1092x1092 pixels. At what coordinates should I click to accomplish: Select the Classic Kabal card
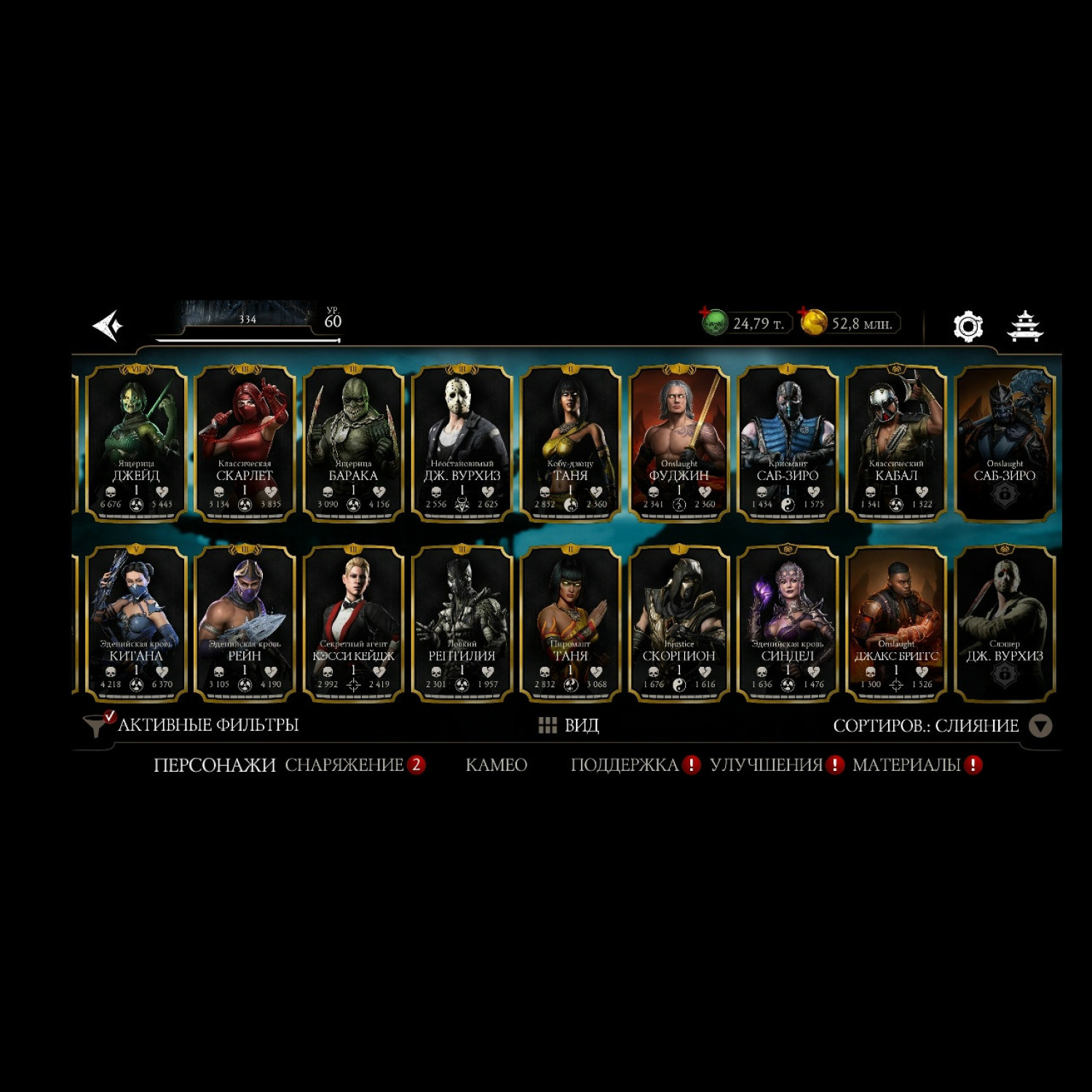pyautogui.click(x=896, y=443)
